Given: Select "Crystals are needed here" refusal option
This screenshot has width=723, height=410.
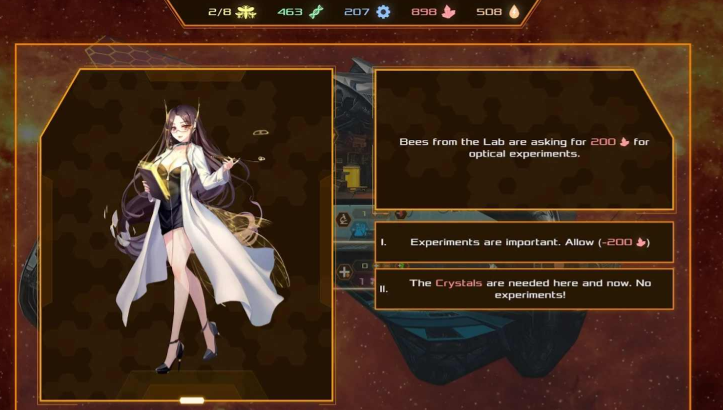Looking at the screenshot, I should pos(525,289).
